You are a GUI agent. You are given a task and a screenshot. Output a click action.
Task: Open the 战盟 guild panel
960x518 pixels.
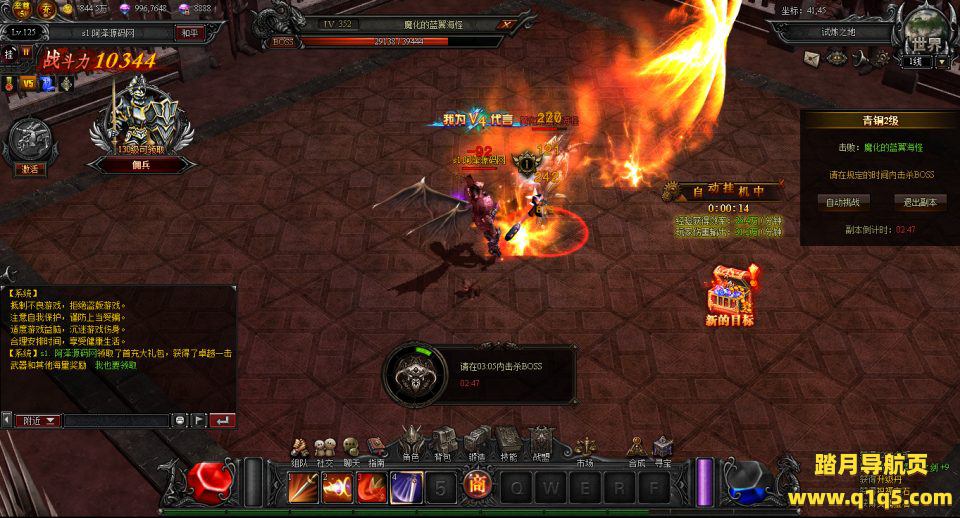click(x=541, y=443)
